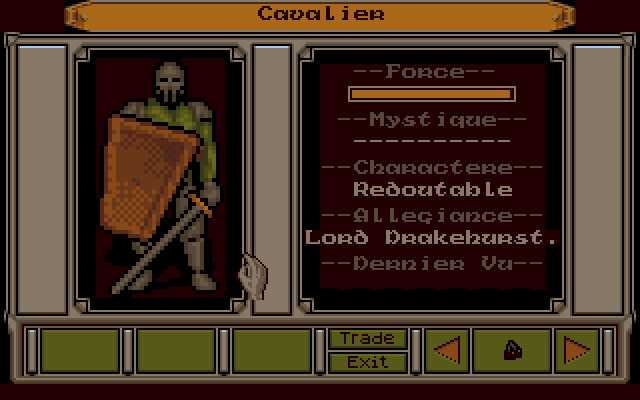
Task: Exit the Cavalier character screen
Action: point(367,362)
